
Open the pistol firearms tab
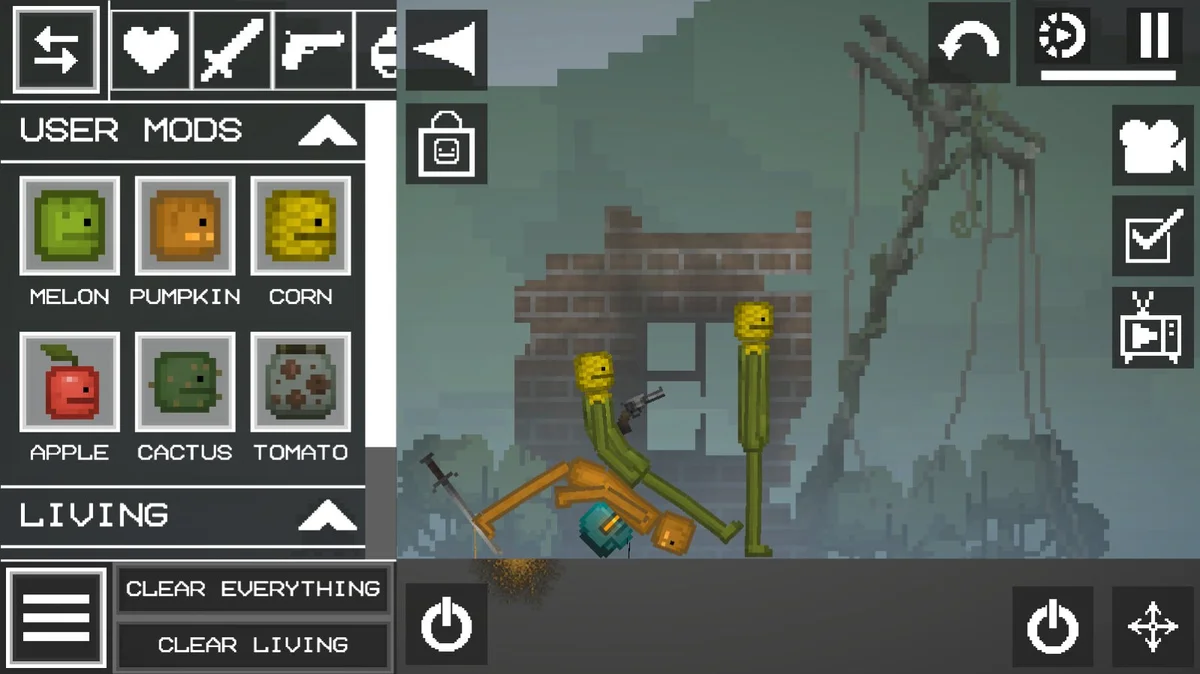pyautogui.click(x=313, y=49)
